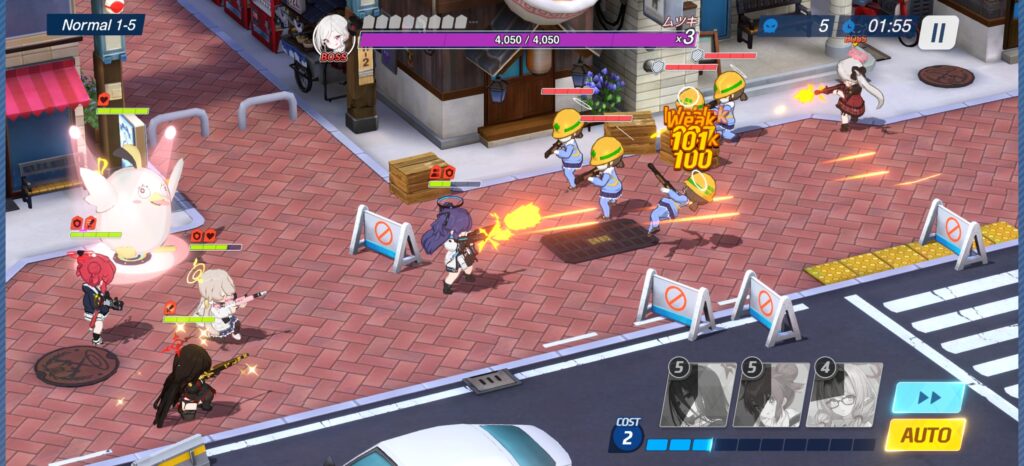
Task: Activate the fast-forward speed button
Action: click(x=929, y=397)
